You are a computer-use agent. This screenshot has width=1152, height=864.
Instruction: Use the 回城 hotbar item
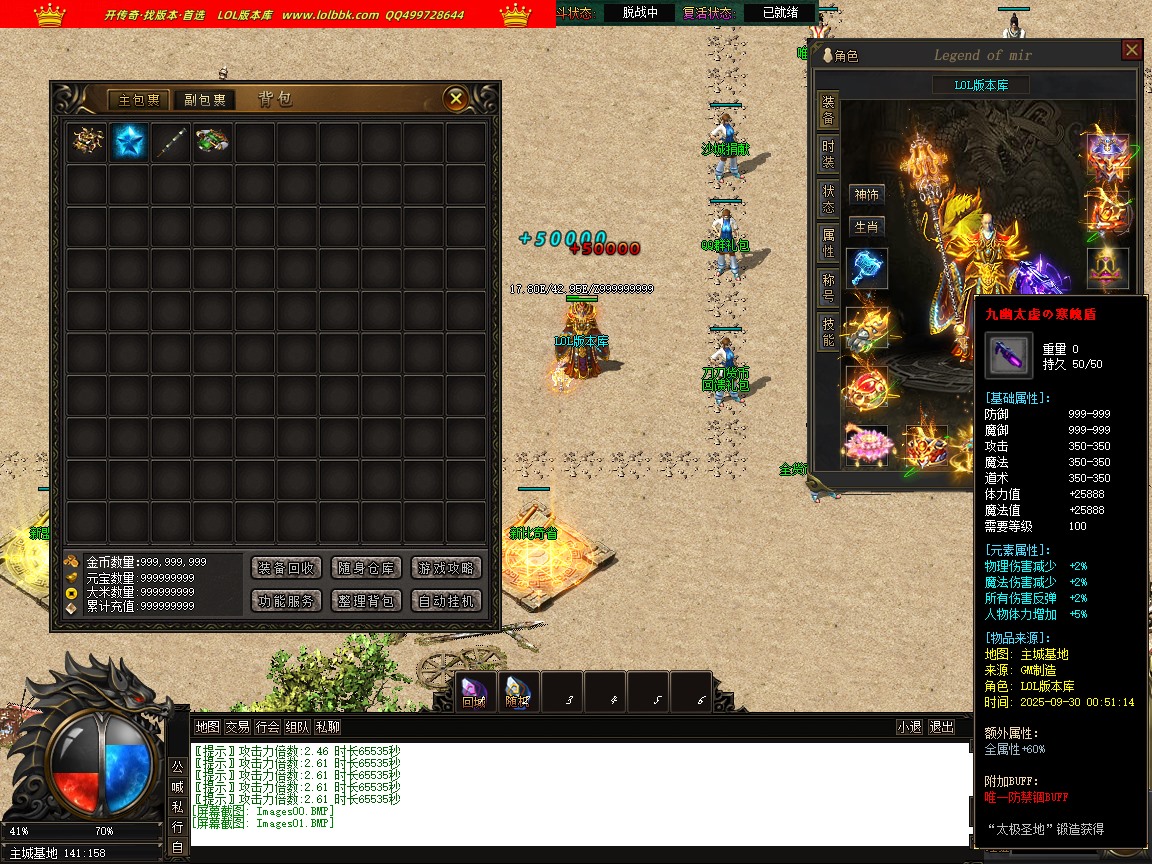(473, 692)
